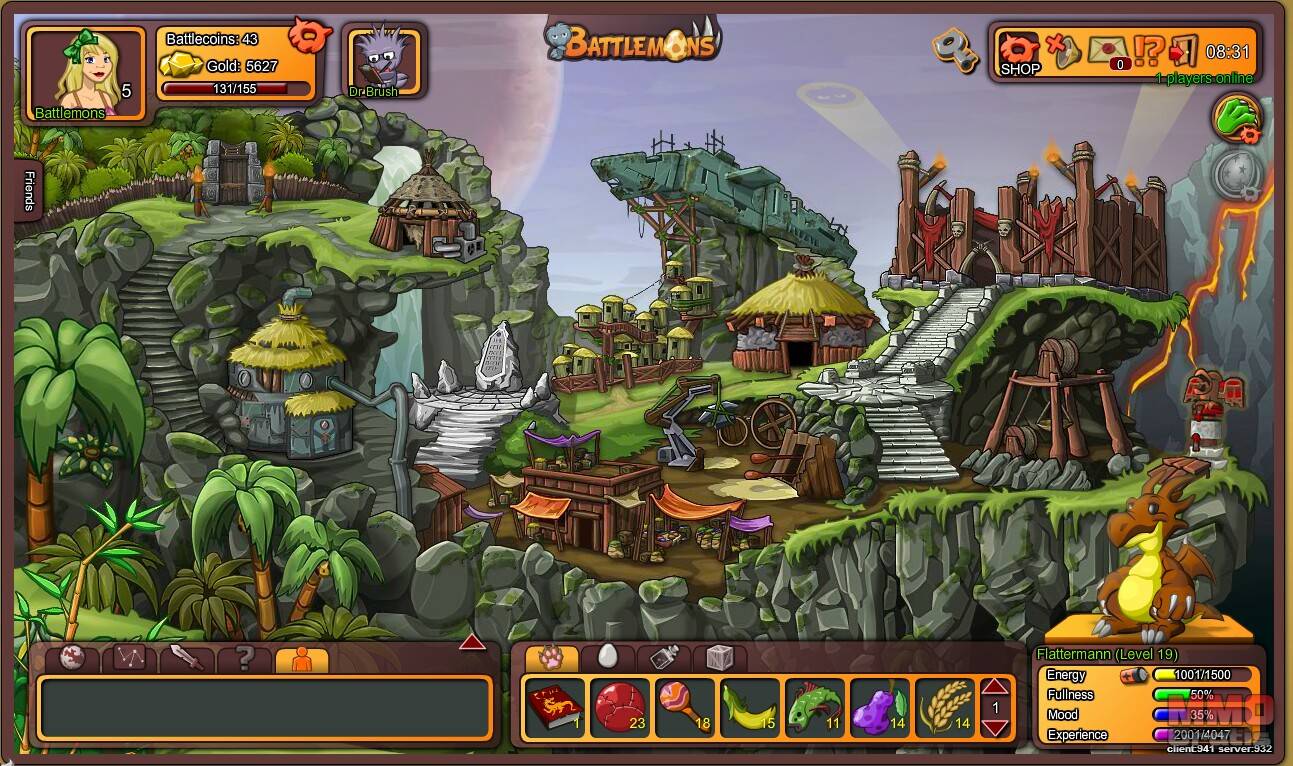Select the wheat bundle item slot
The width and height of the screenshot is (1293, 766).
(x=945, y=708)
